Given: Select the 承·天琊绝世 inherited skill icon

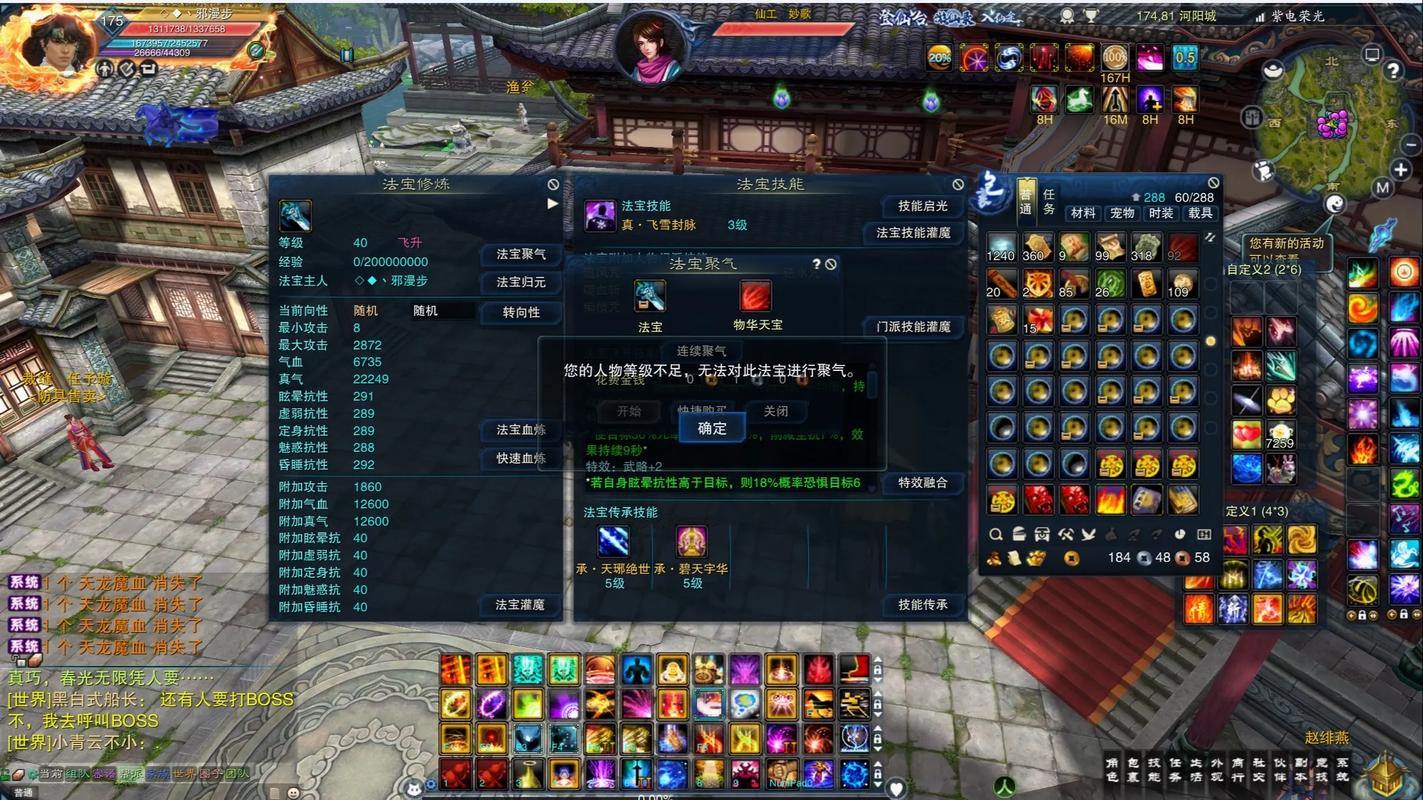Looking at the screenshot, I should coord(613,542).
